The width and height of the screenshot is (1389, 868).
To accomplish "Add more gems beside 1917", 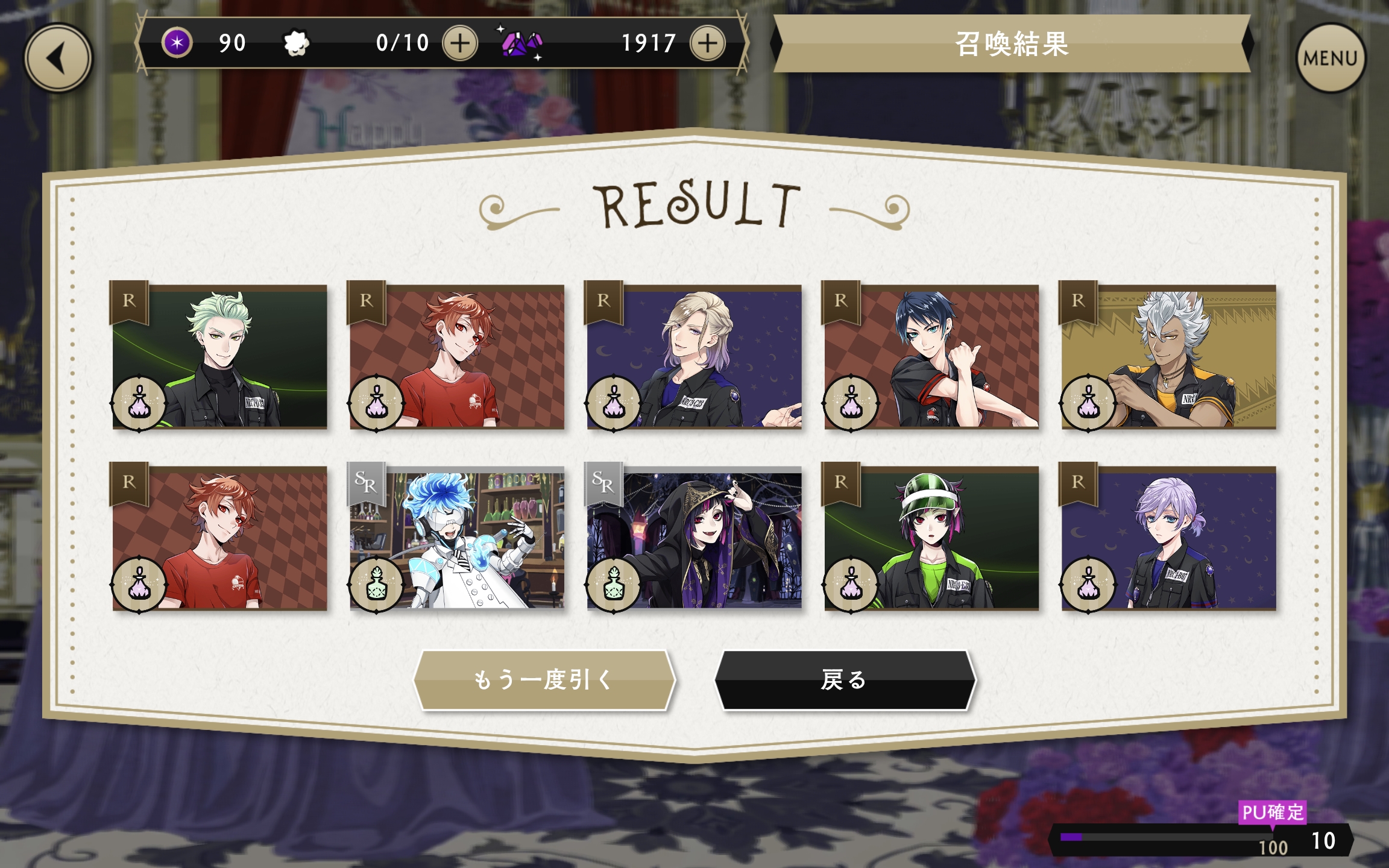I will pos(707,43).
